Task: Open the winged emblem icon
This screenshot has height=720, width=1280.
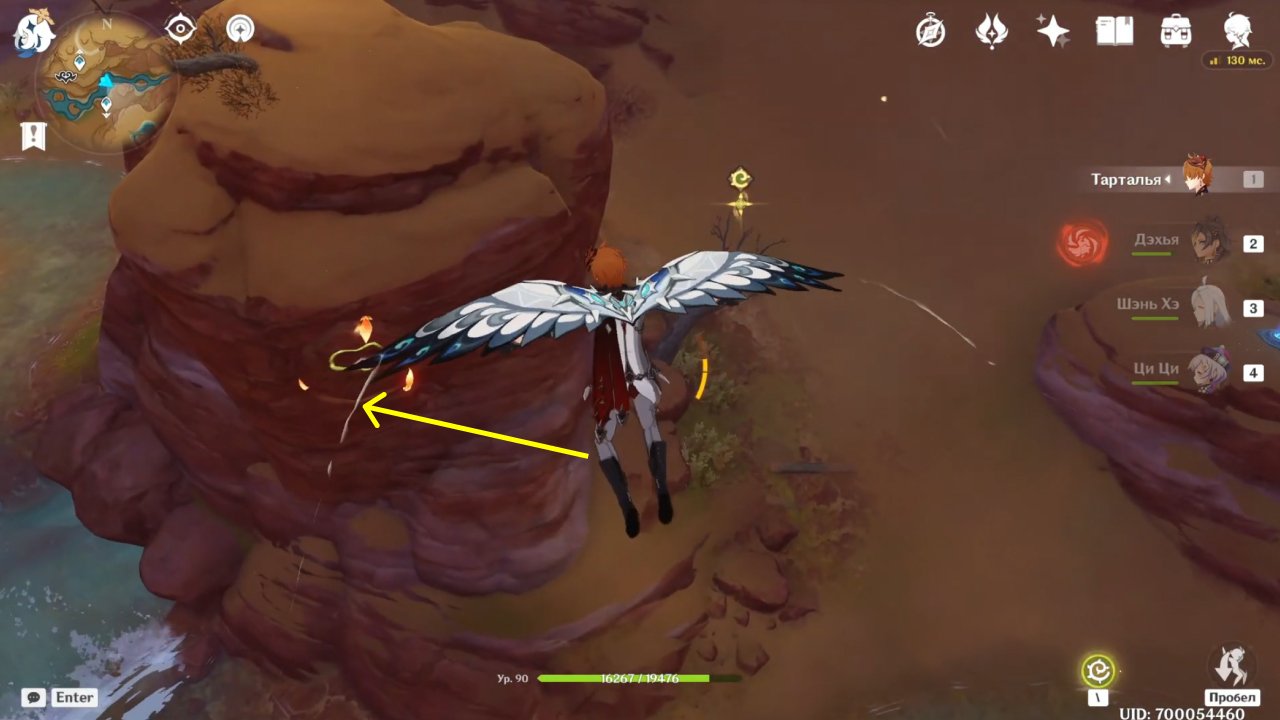Action: [991, 32]
